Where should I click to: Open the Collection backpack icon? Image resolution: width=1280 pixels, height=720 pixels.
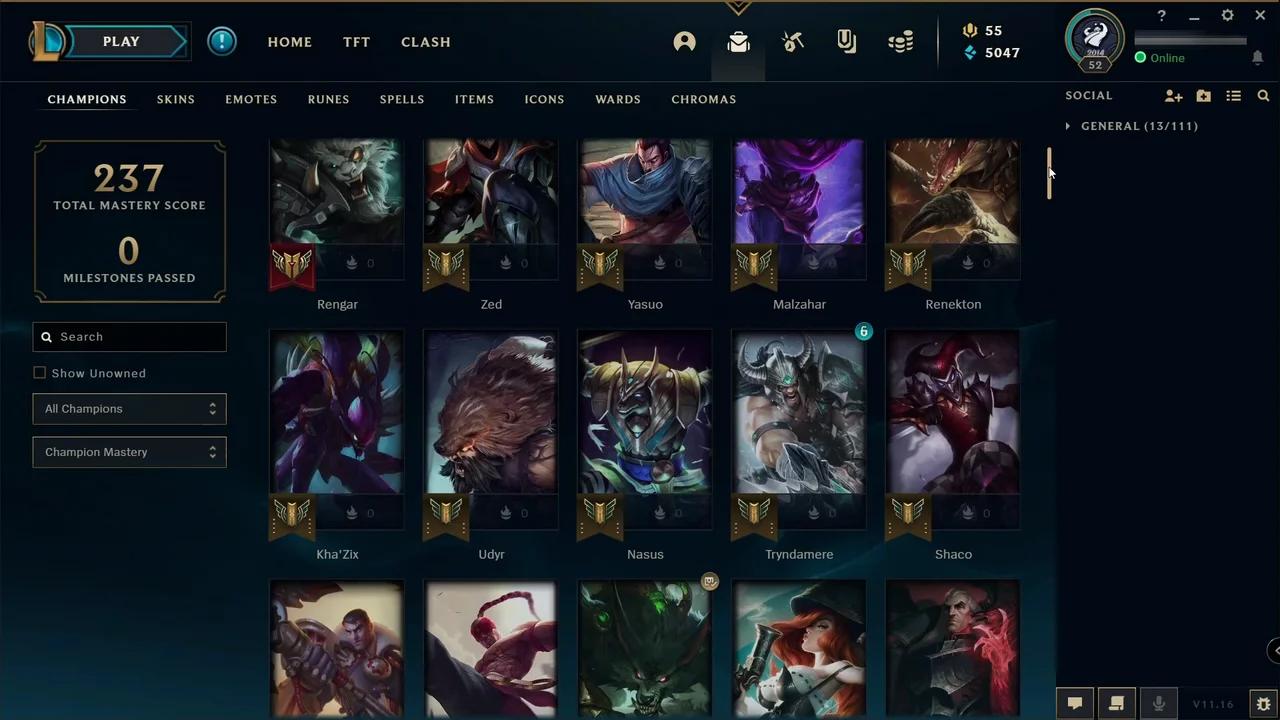pos(738,41)
